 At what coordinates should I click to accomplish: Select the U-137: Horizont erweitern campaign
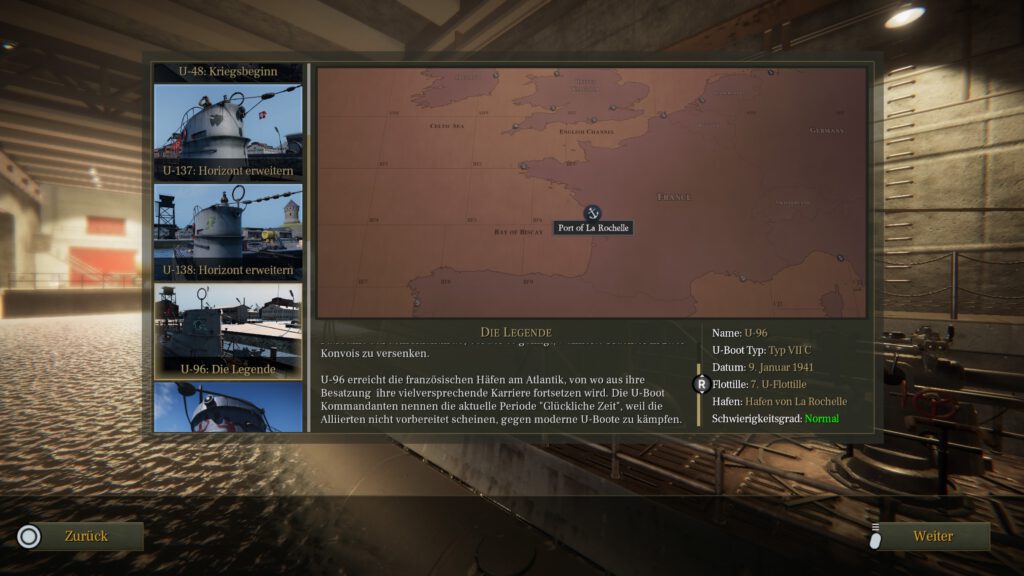point(228,132)
